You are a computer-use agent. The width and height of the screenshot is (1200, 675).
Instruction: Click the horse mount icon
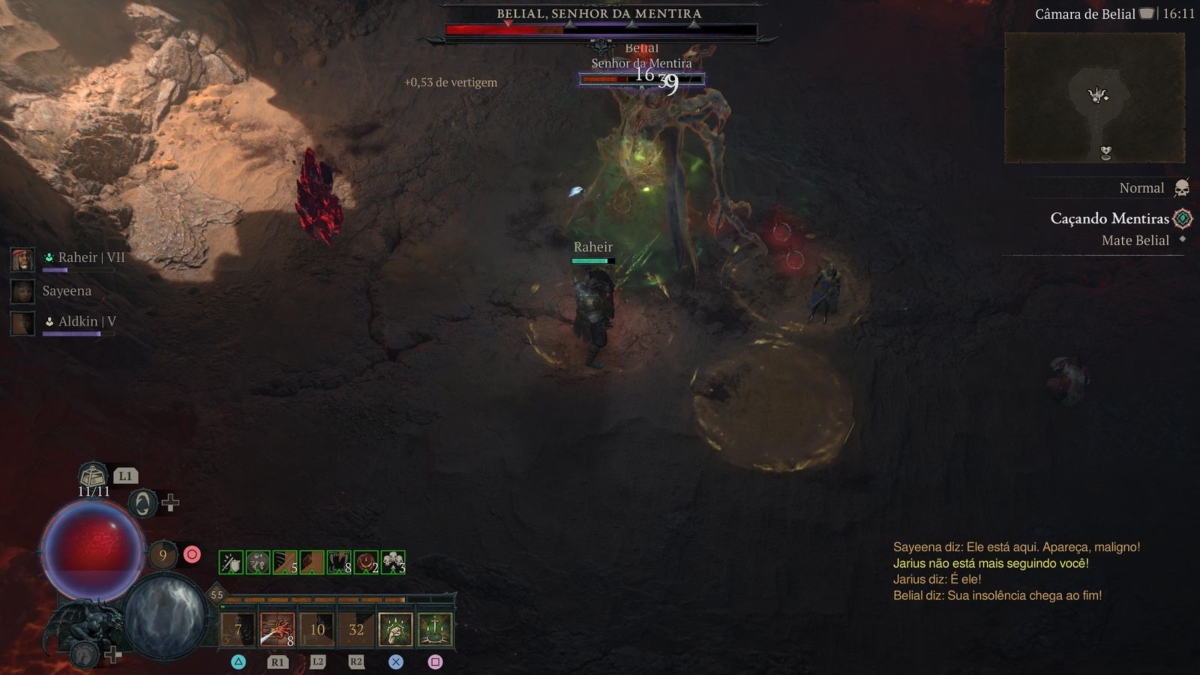[85, 655]
